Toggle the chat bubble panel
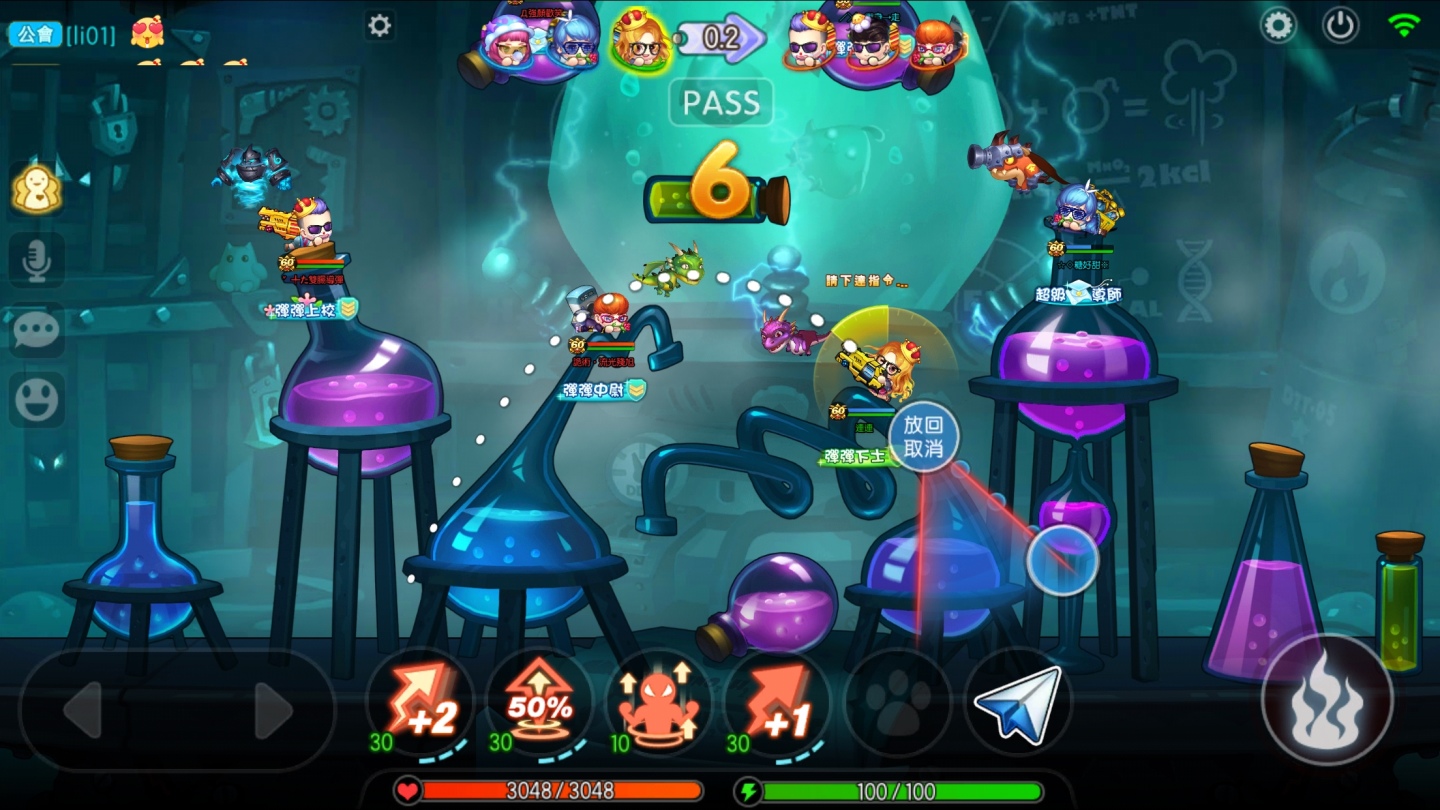 [38, 329]
